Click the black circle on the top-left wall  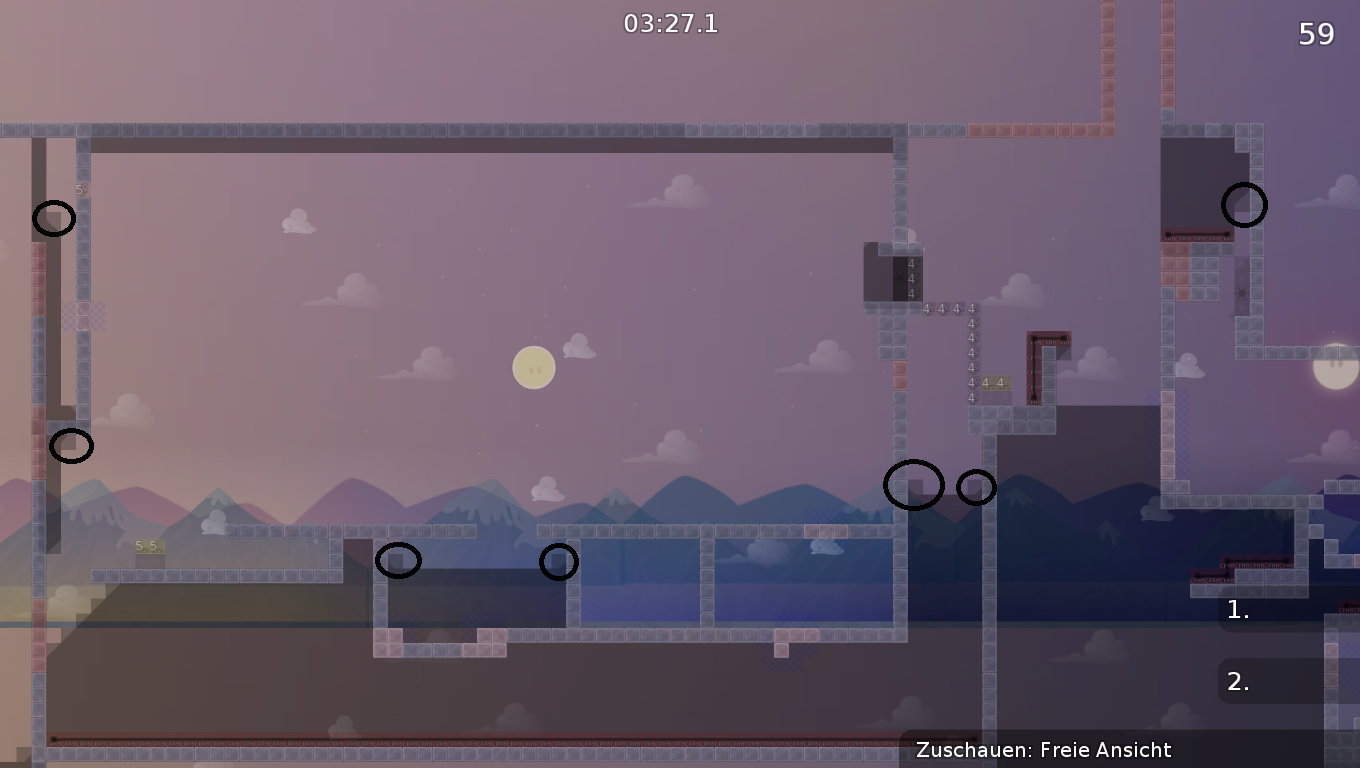point(55,220)
